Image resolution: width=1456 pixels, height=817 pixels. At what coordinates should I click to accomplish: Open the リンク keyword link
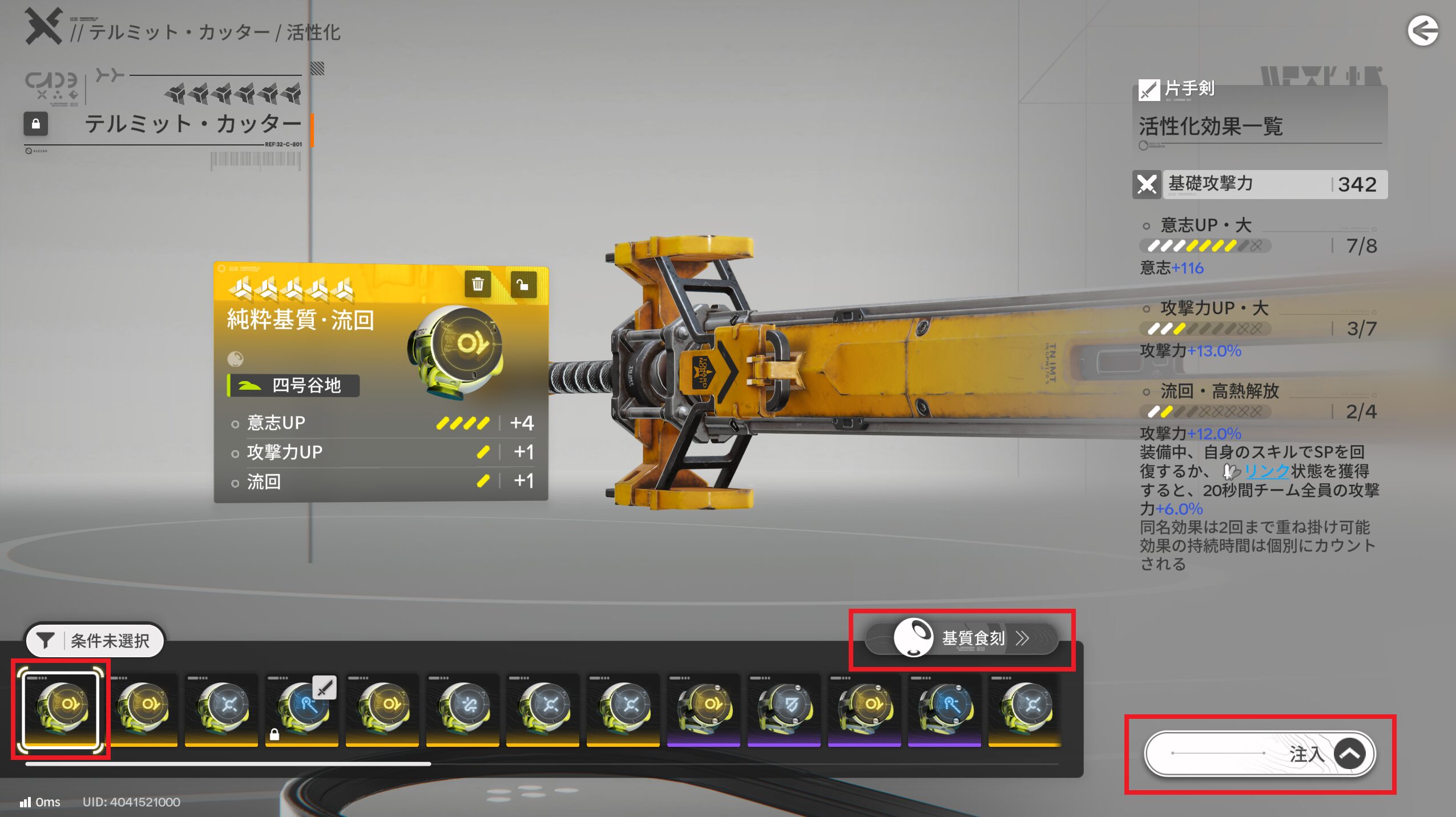[1266, 471]
